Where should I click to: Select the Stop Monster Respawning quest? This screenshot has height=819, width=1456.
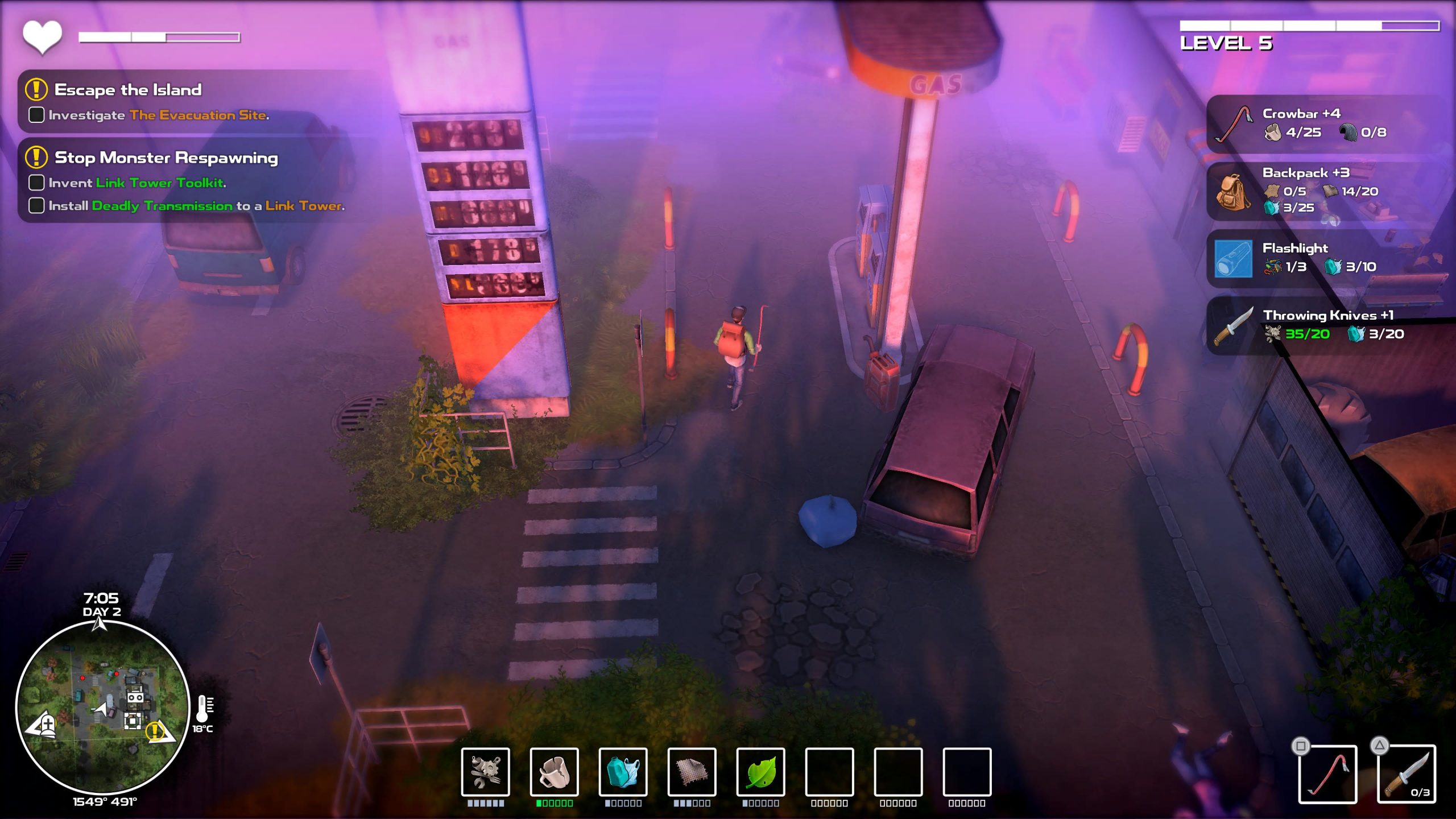point(166,158)
